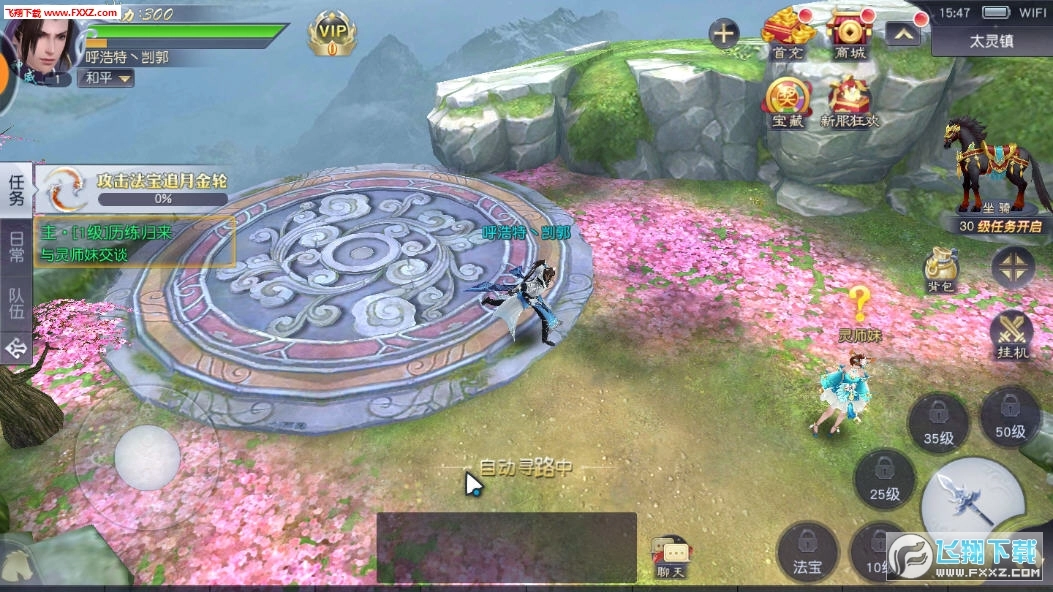Switch to the 队伍 team tab
The image size is (1053, 592).
coord(16,303)
